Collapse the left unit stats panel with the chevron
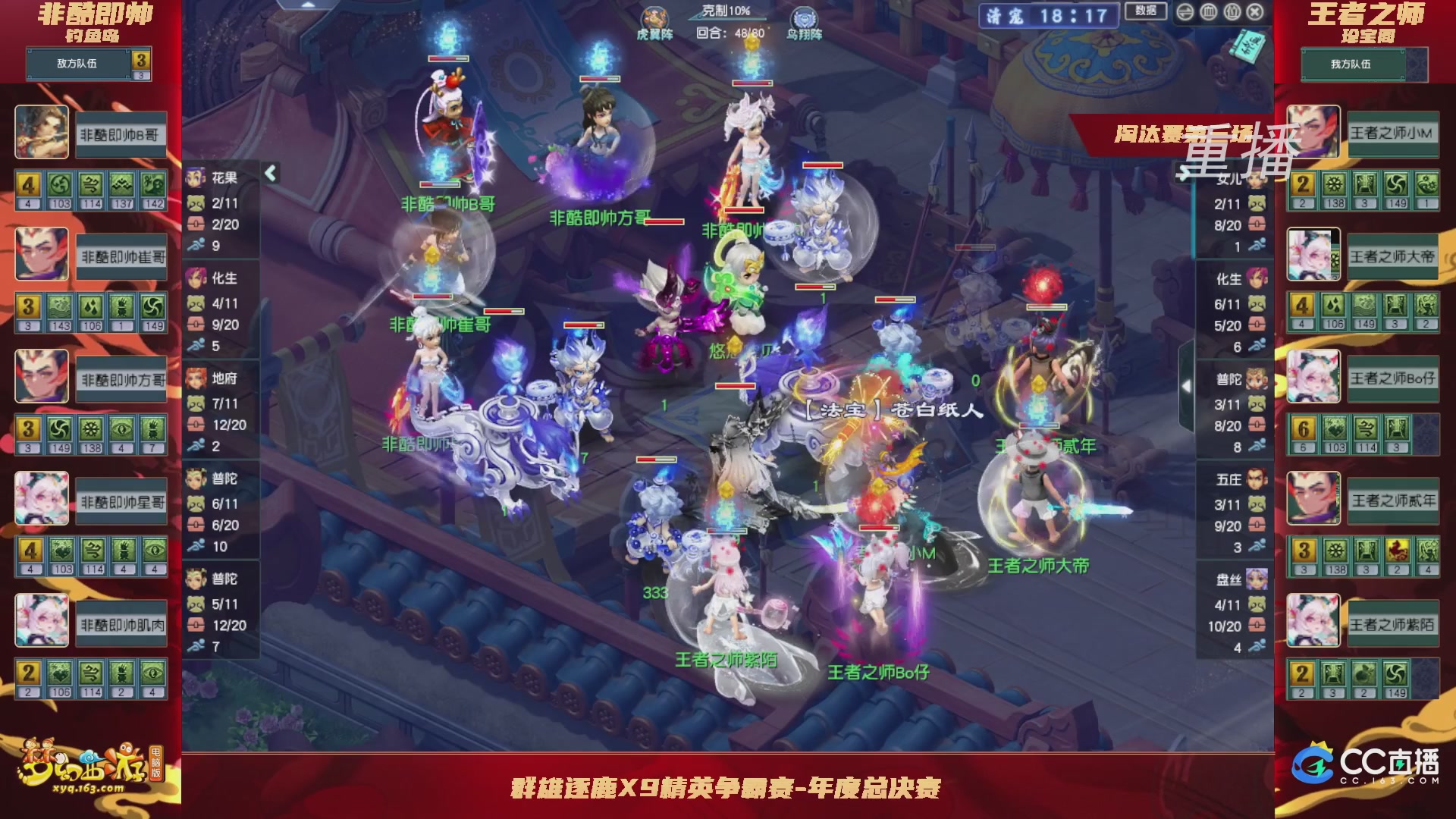 pos(269,172)
